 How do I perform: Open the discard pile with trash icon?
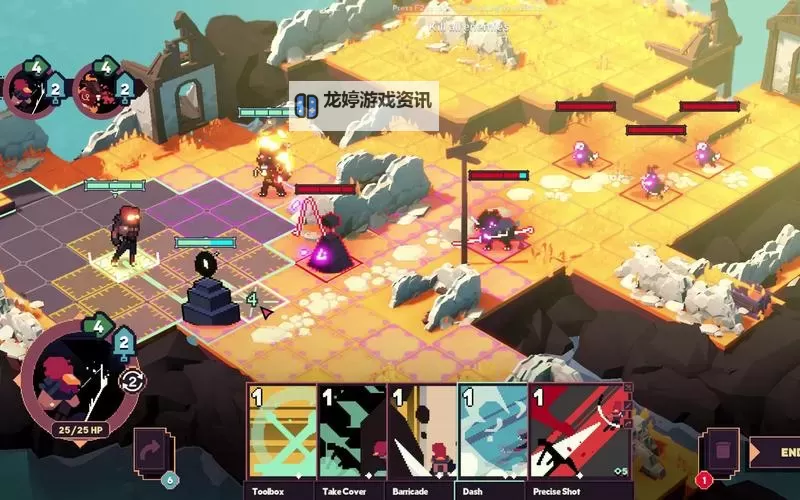click(721, 449)
